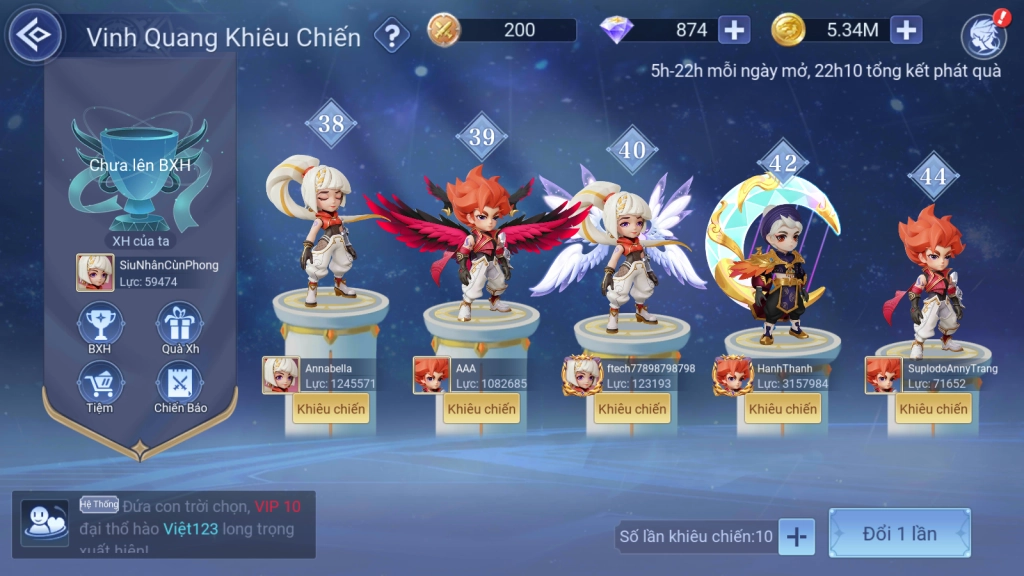Screen dimensions: 1024x576
Task: Challenge ftech77898798798 with Khiêu chiến
Action: pyautogui.click(x=632, y=408)
